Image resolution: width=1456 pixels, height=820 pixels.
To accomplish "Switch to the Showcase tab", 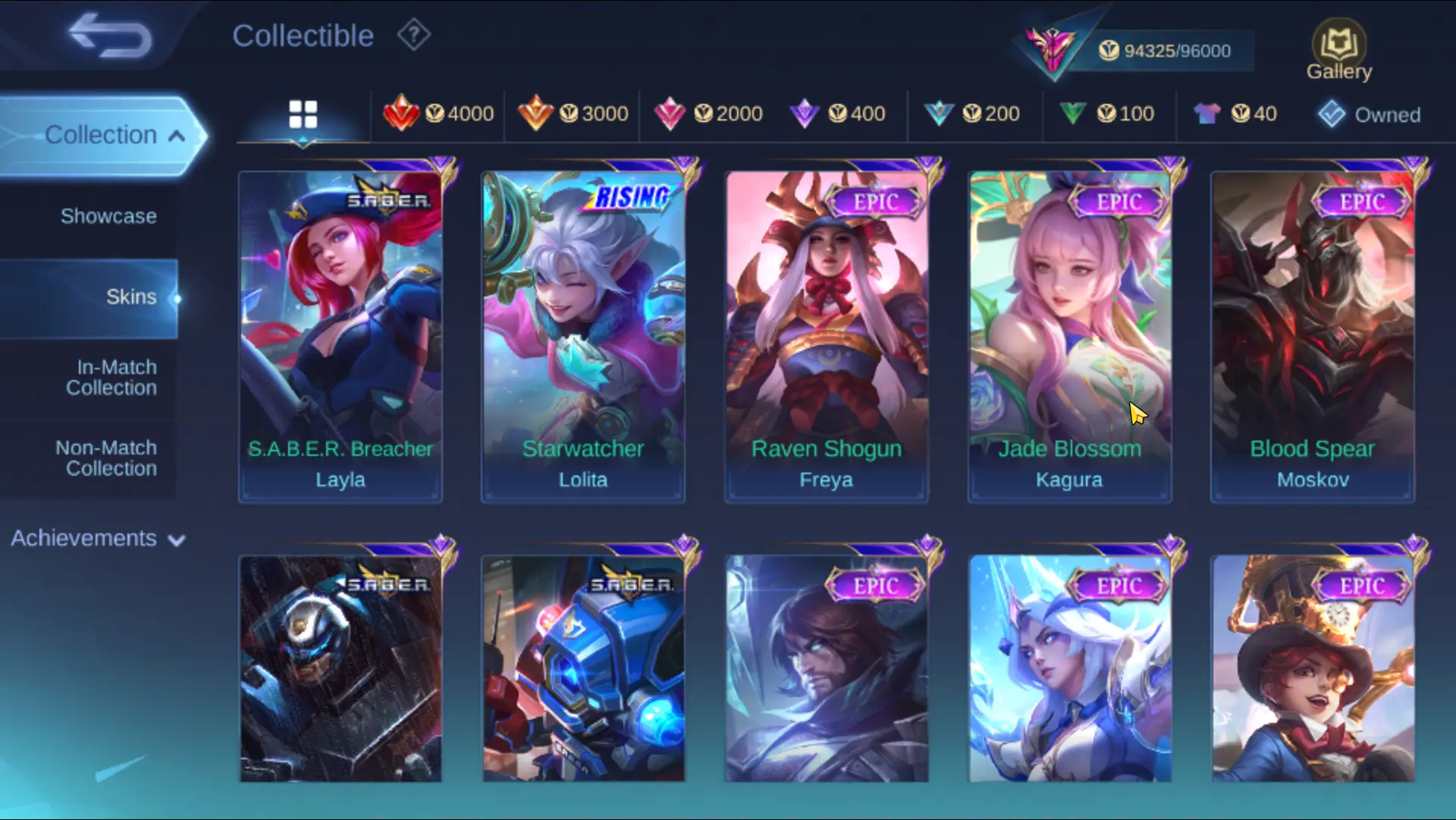I will click(x=108, y=216).
